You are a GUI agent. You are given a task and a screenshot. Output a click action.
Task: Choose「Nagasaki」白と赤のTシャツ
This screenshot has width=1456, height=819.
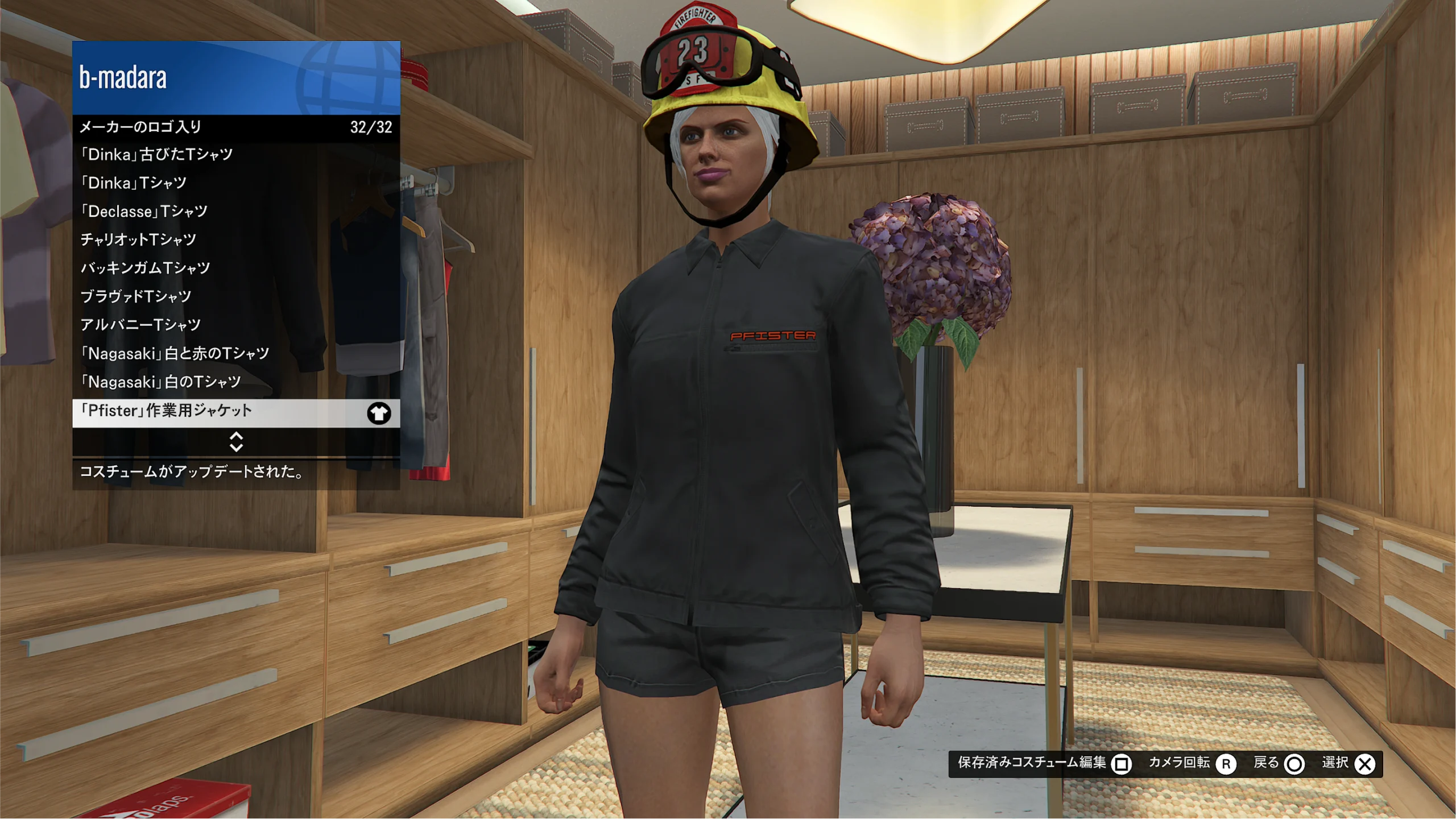click(235, 354)
